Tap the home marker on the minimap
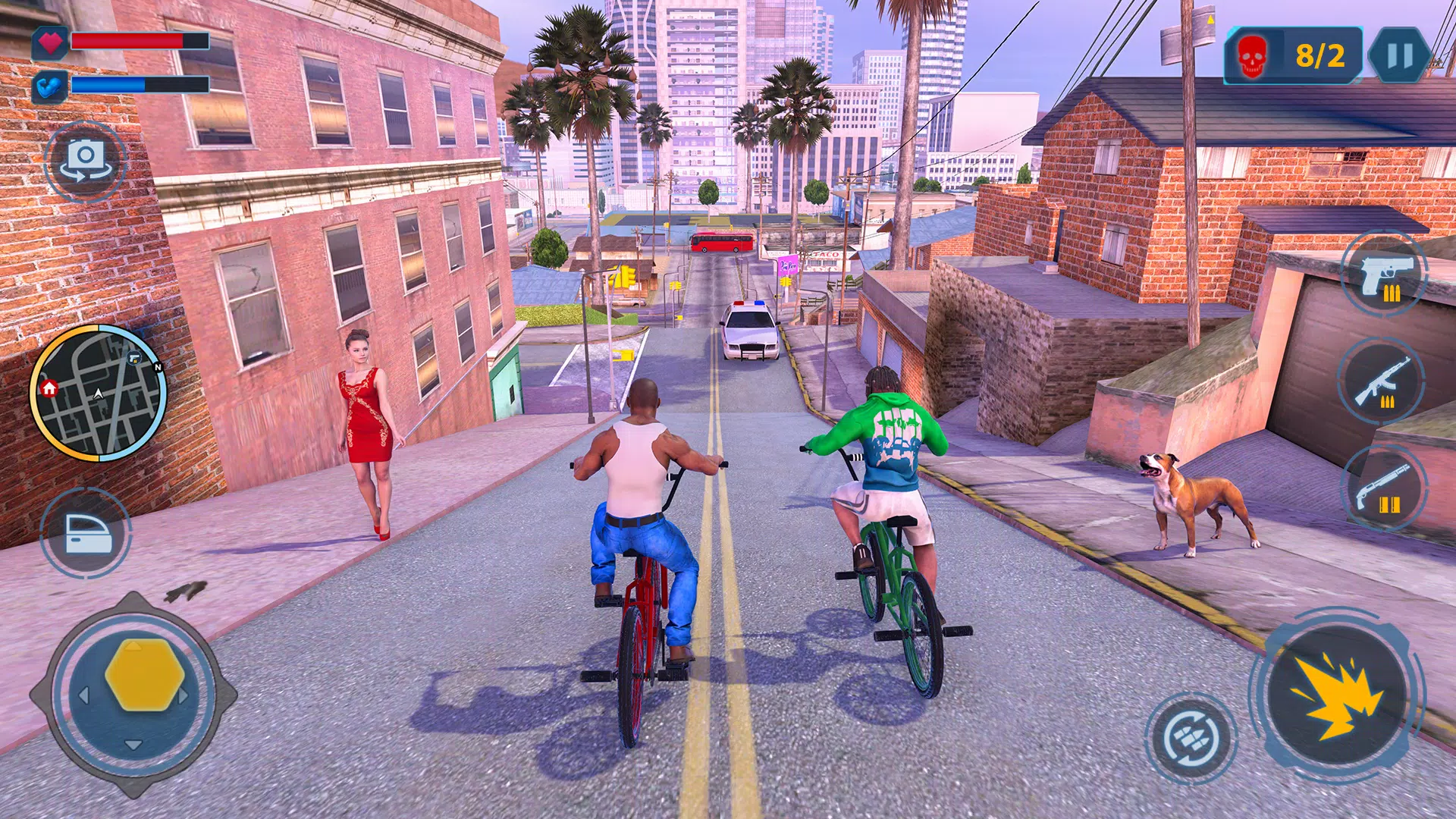The height and width of the screenshot is (819, 1456). (x=49, y=389)
